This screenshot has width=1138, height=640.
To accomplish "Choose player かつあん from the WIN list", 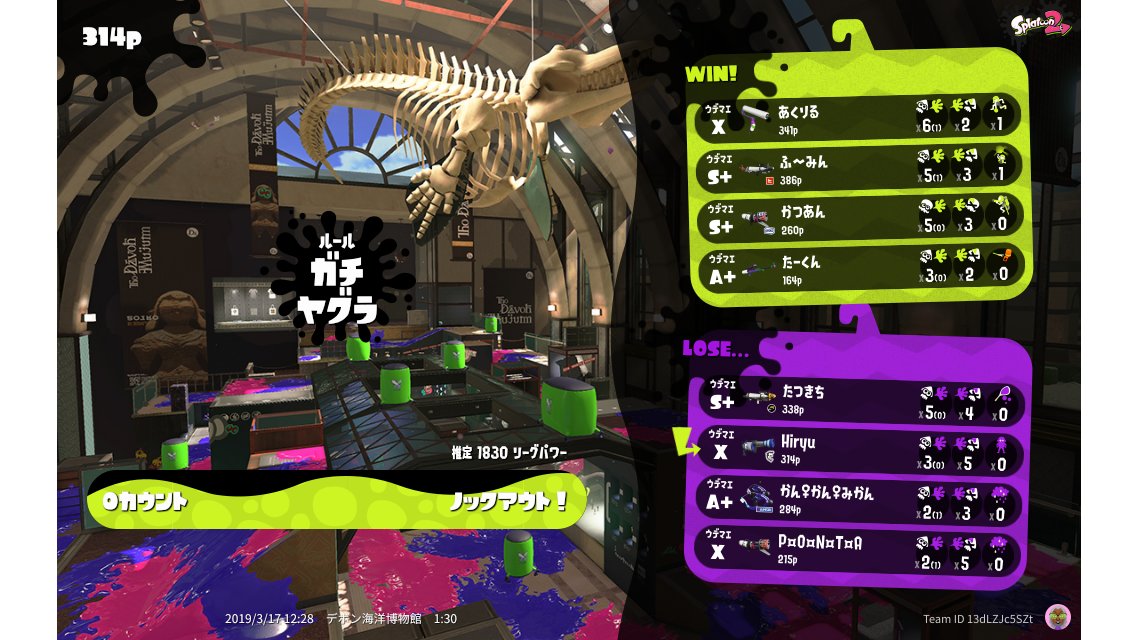I will pyautogui.click(x=858, y=220).
